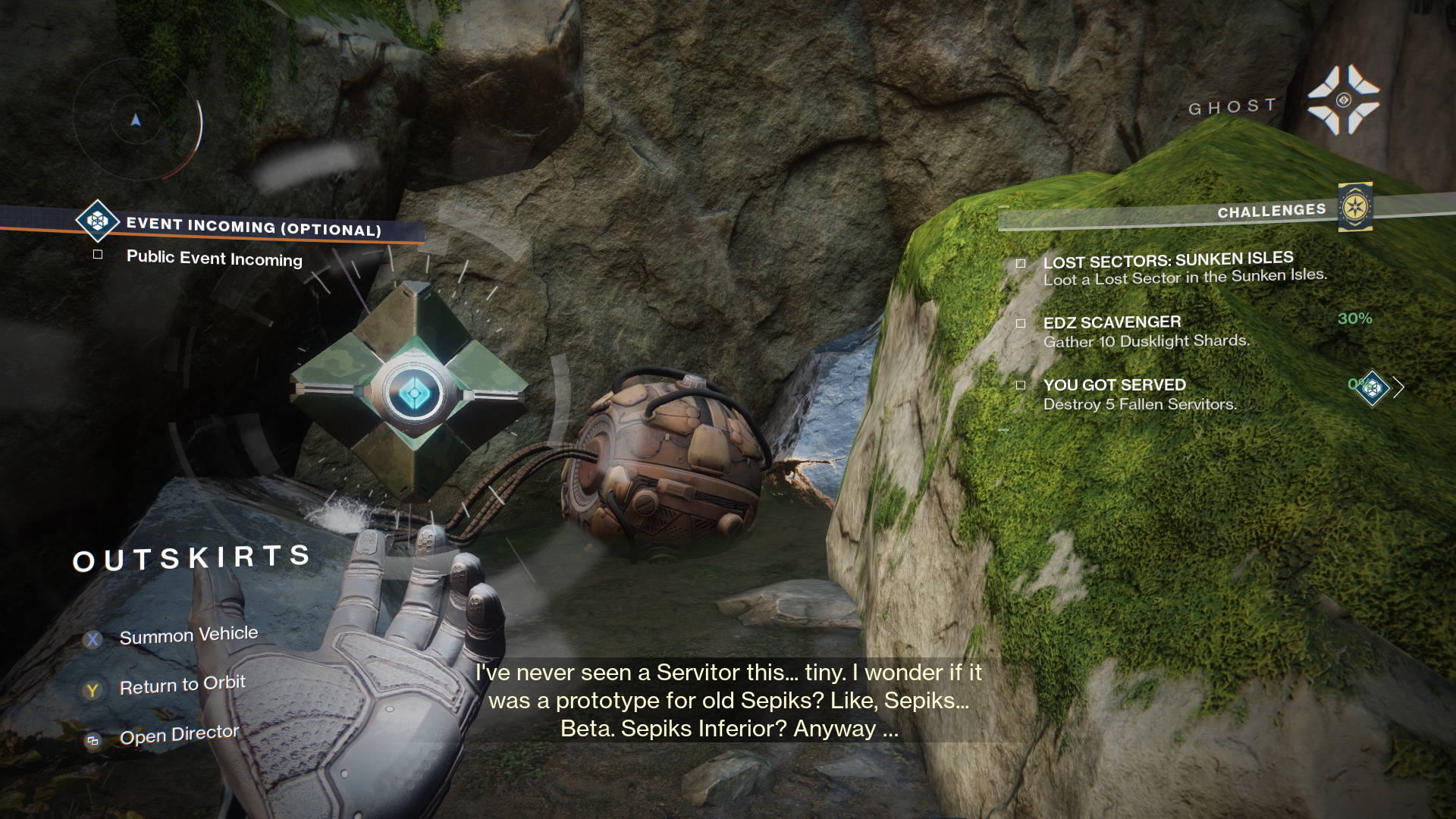Click the circular radar compass
This screenshot has height=819, width=1456.
pos(136,120)
